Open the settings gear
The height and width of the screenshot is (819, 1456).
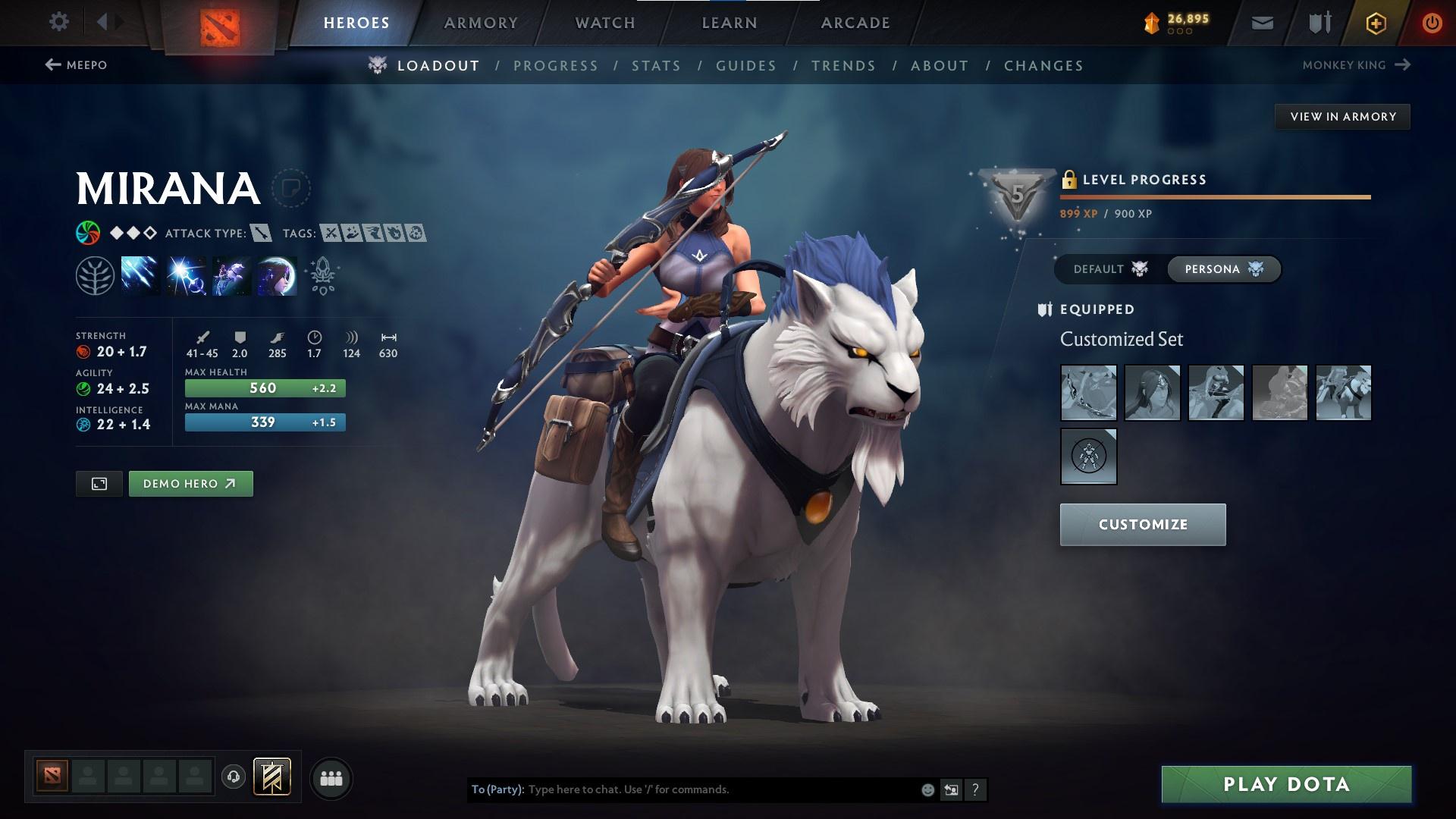click(x=59, y=22)
